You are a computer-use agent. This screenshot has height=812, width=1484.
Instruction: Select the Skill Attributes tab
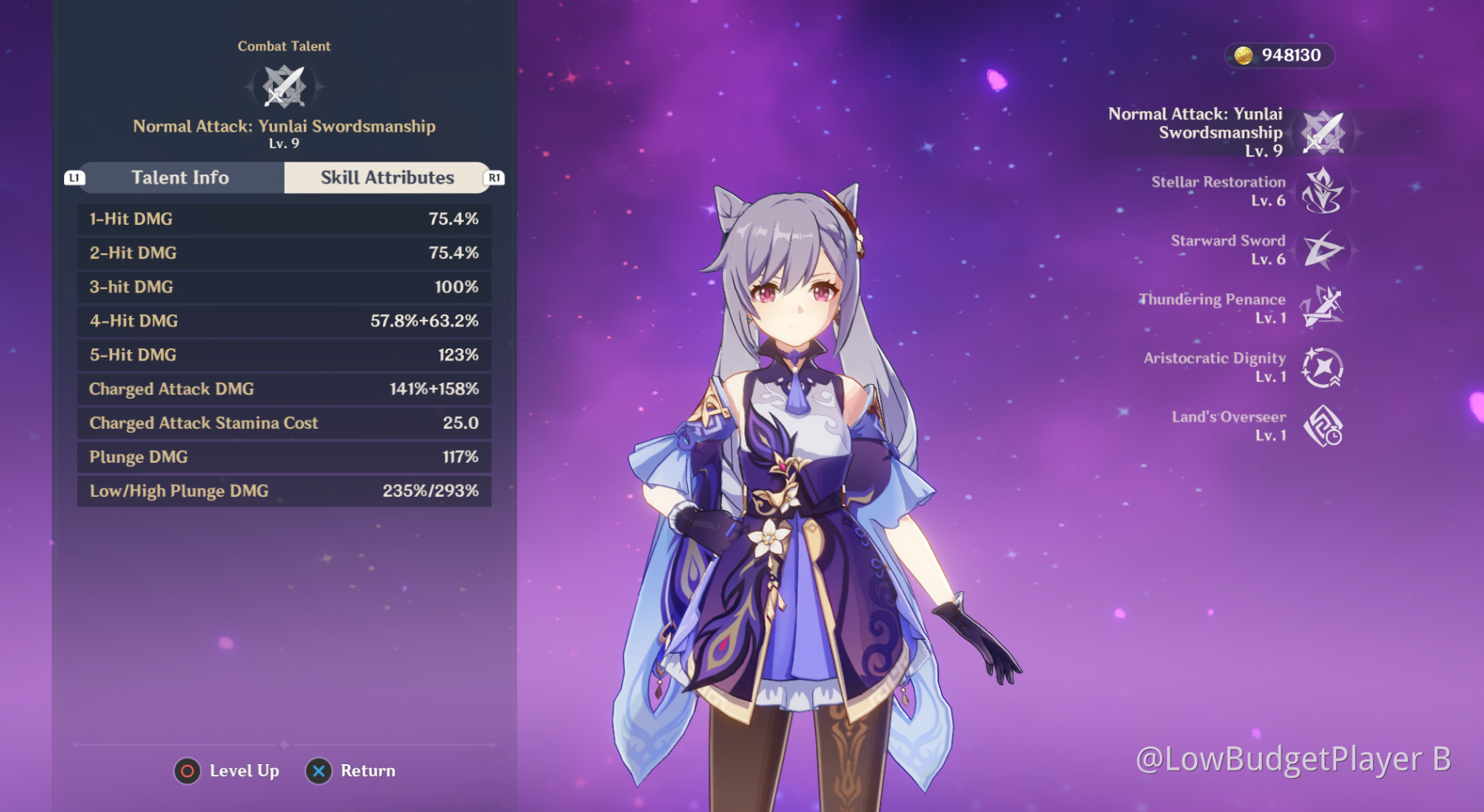387,178
